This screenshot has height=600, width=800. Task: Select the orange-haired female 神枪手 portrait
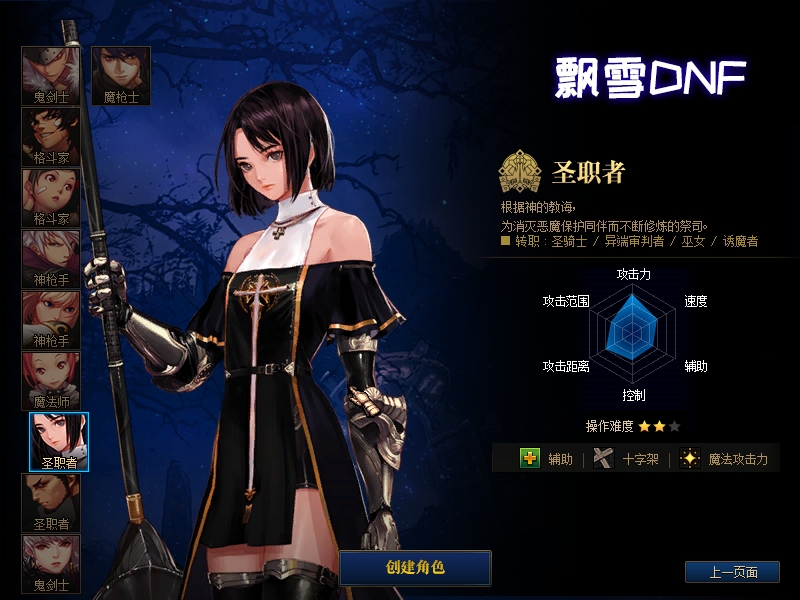51,319
